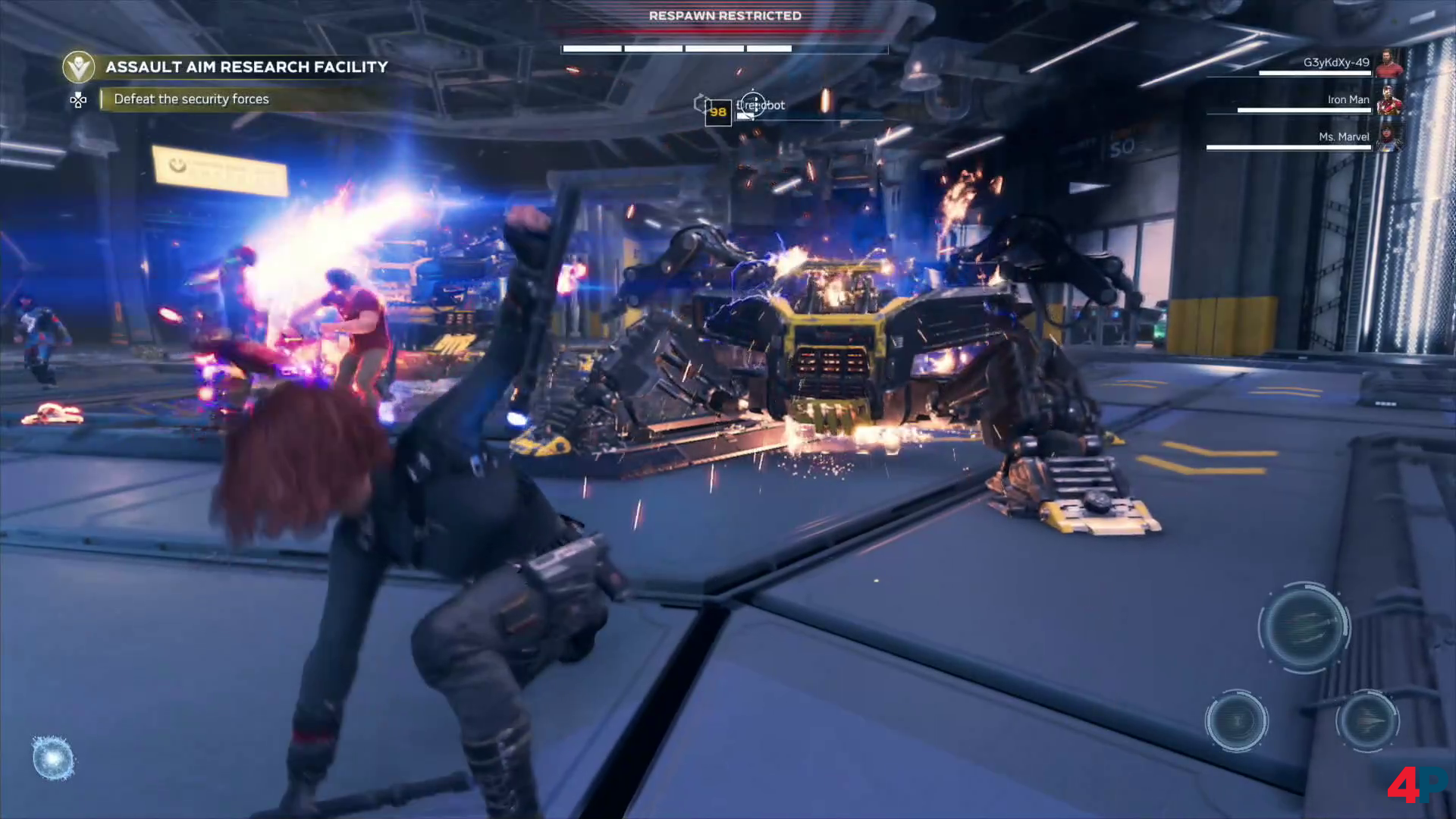This screenshot has width=1456, height=819.
Task: Select the level 98 Dreadbot target marker
Action: click(x=718, y=112)
